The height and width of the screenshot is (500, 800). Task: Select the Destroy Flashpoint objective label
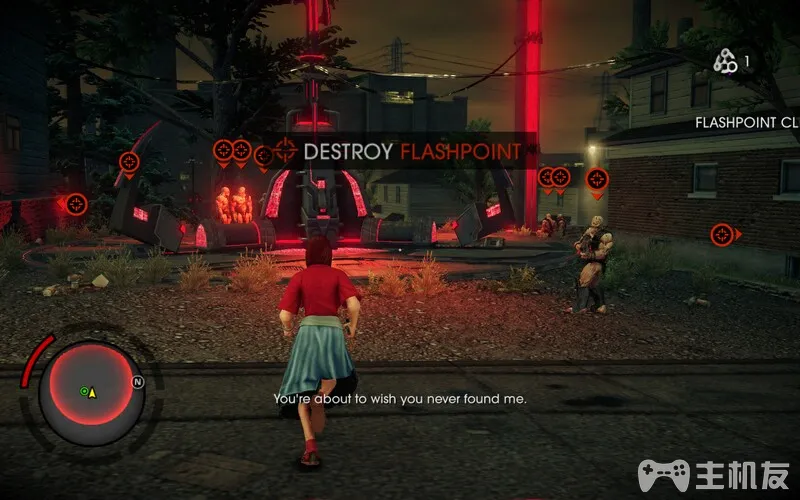click(411, 152)
